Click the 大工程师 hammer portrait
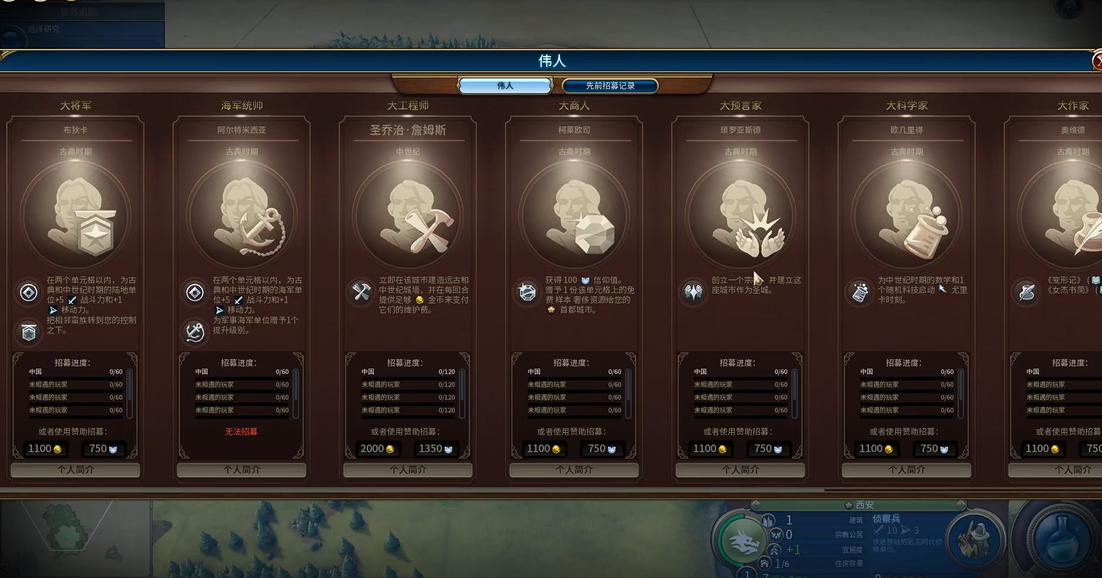This screenshot has height=578, width=1102. pos(407,215)
